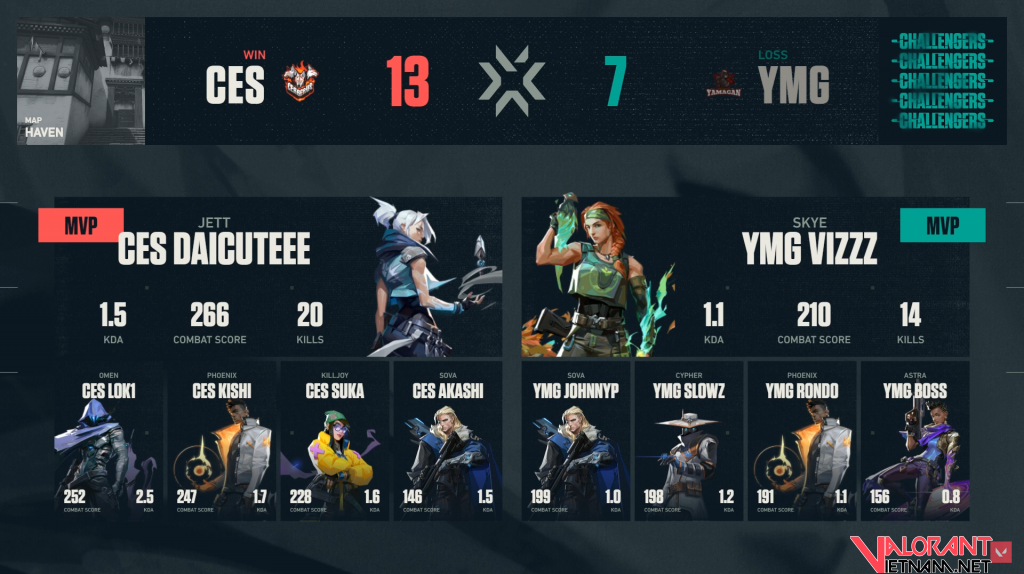This screenshot has width=1024, height=574.
Task: Choose the CES SUKA Killjoy card
Action: 334,442
